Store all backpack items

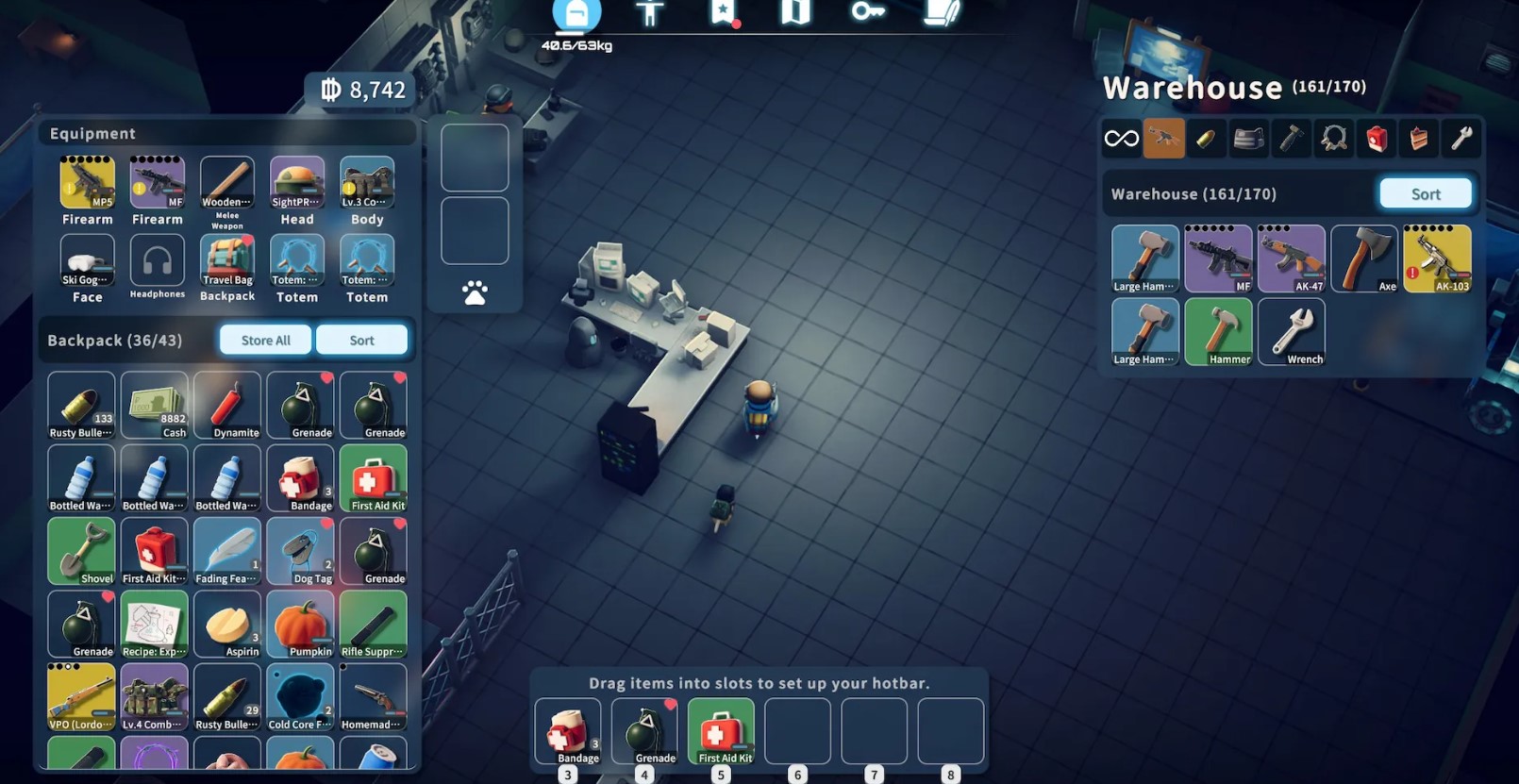(x=265, y=341)
